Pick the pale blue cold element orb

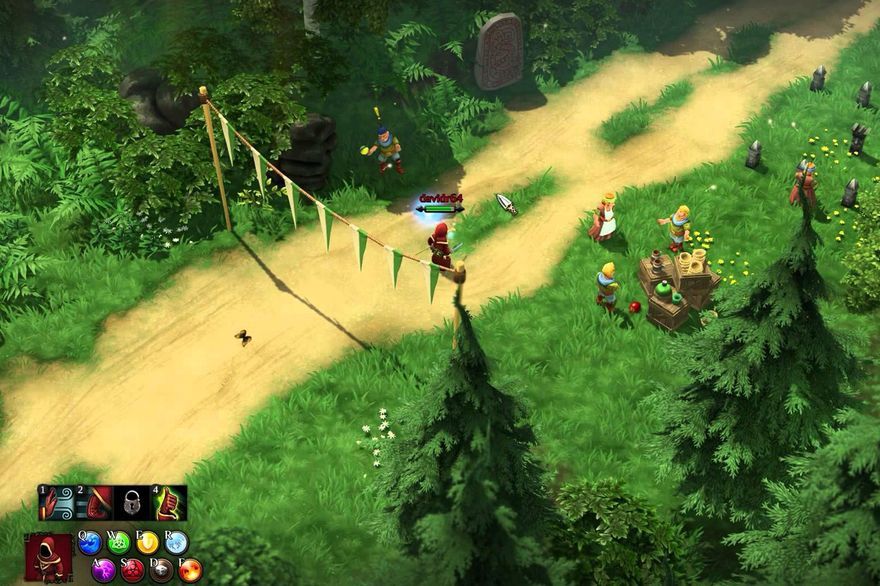click(x=177, y=543)
